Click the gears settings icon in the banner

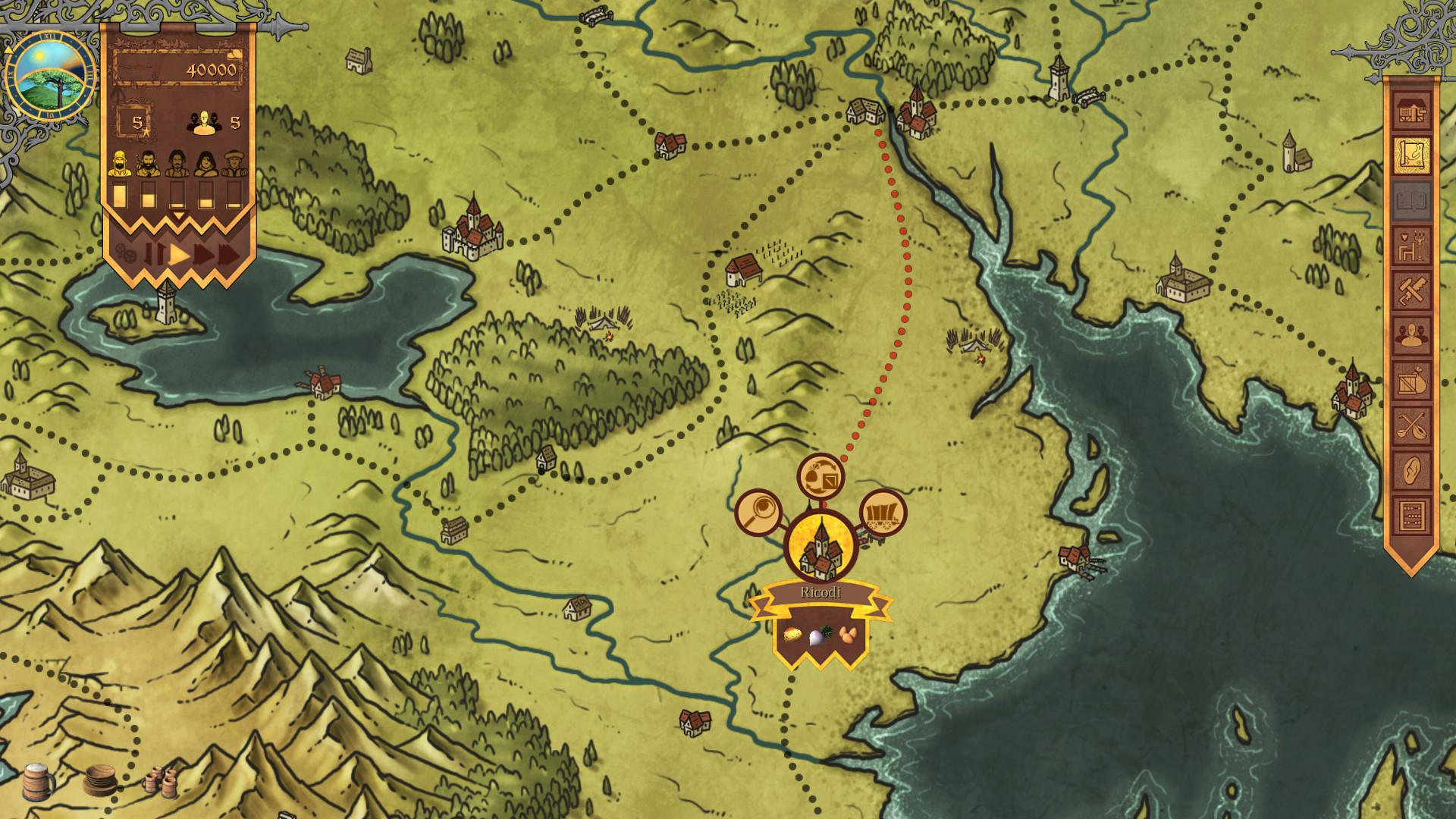pos(125,252)
